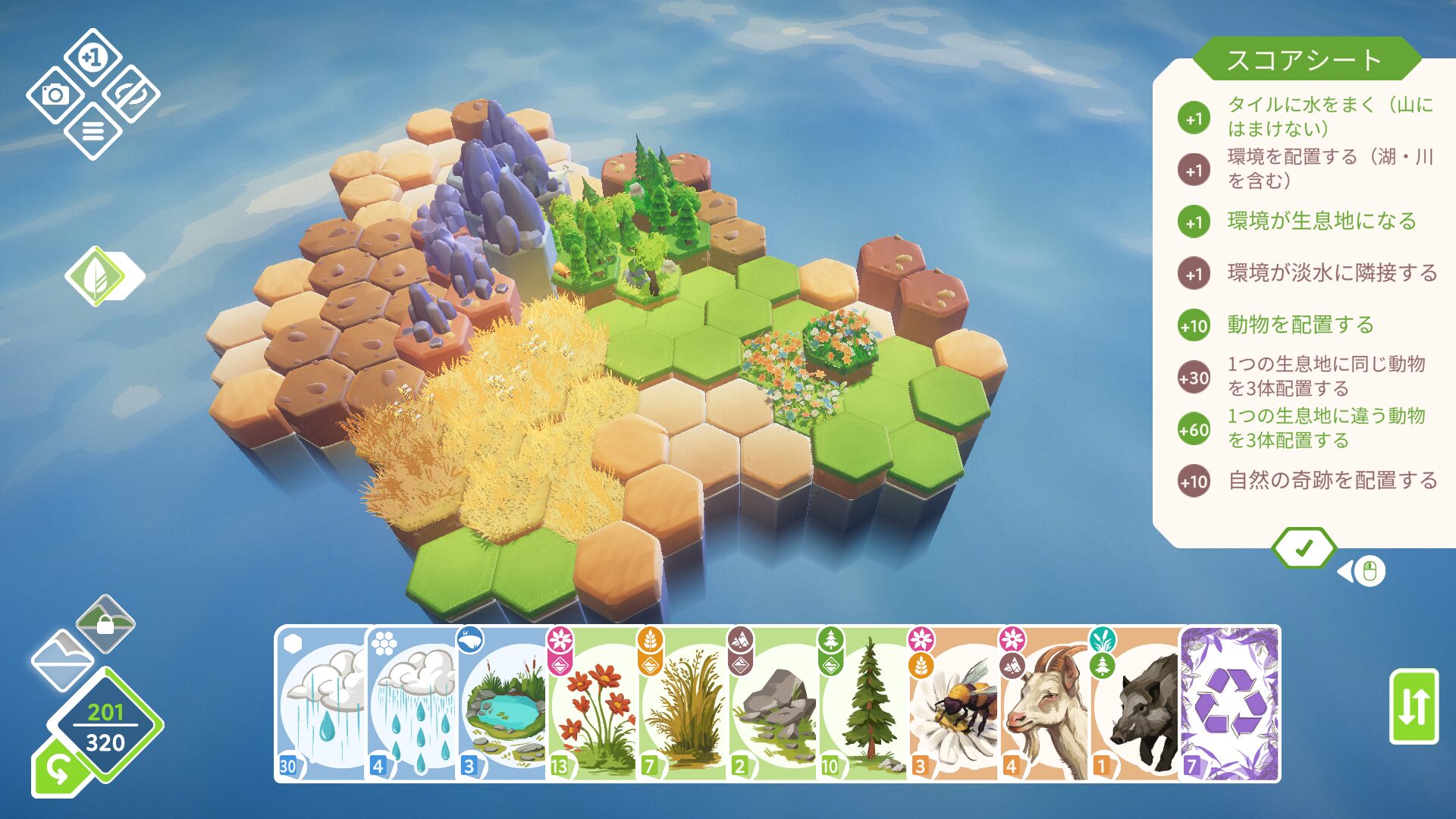Click the +1 diamond button
1456x819 pixels.
93,58
